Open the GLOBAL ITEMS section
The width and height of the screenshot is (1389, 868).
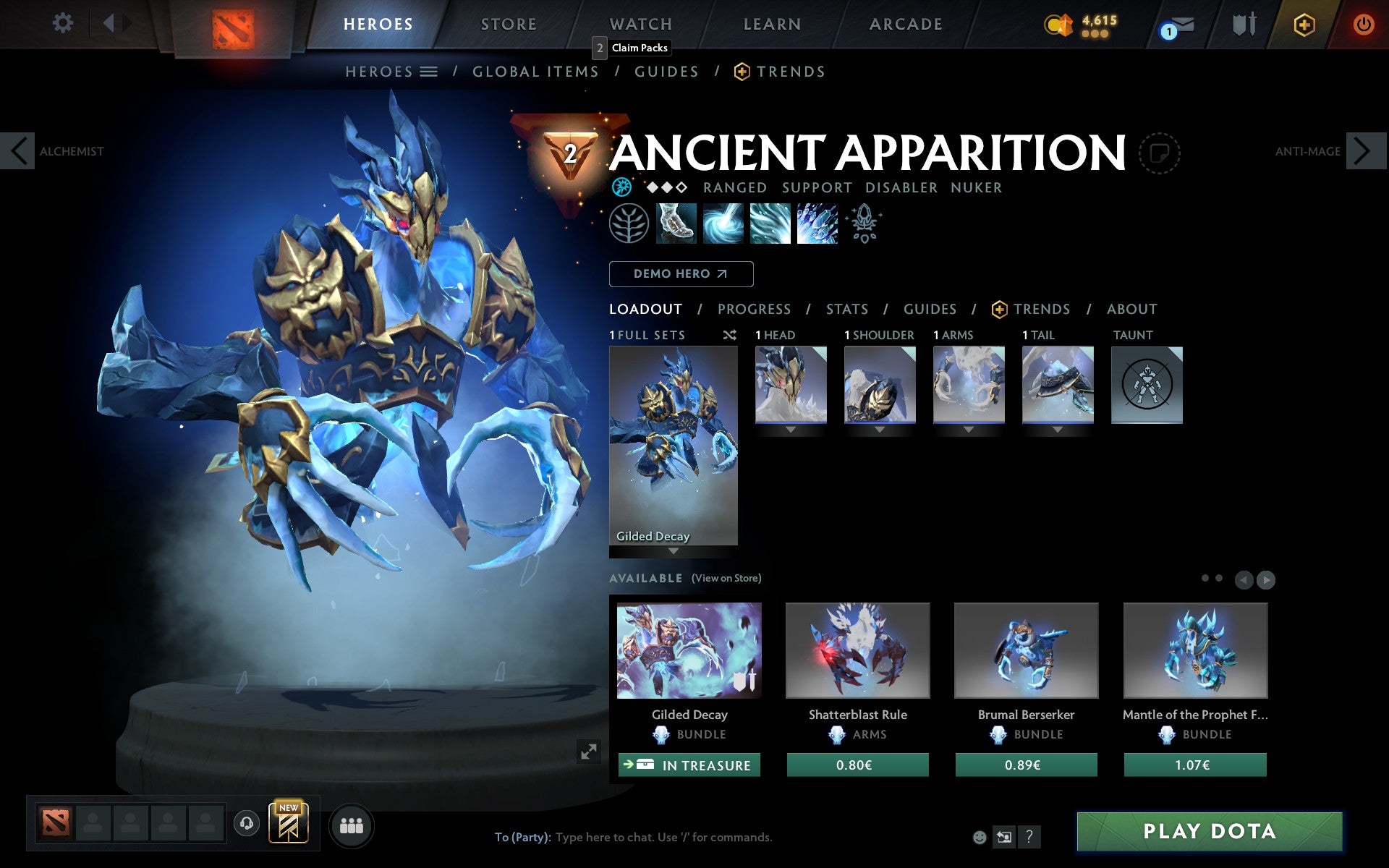click(x=535, y=72)
